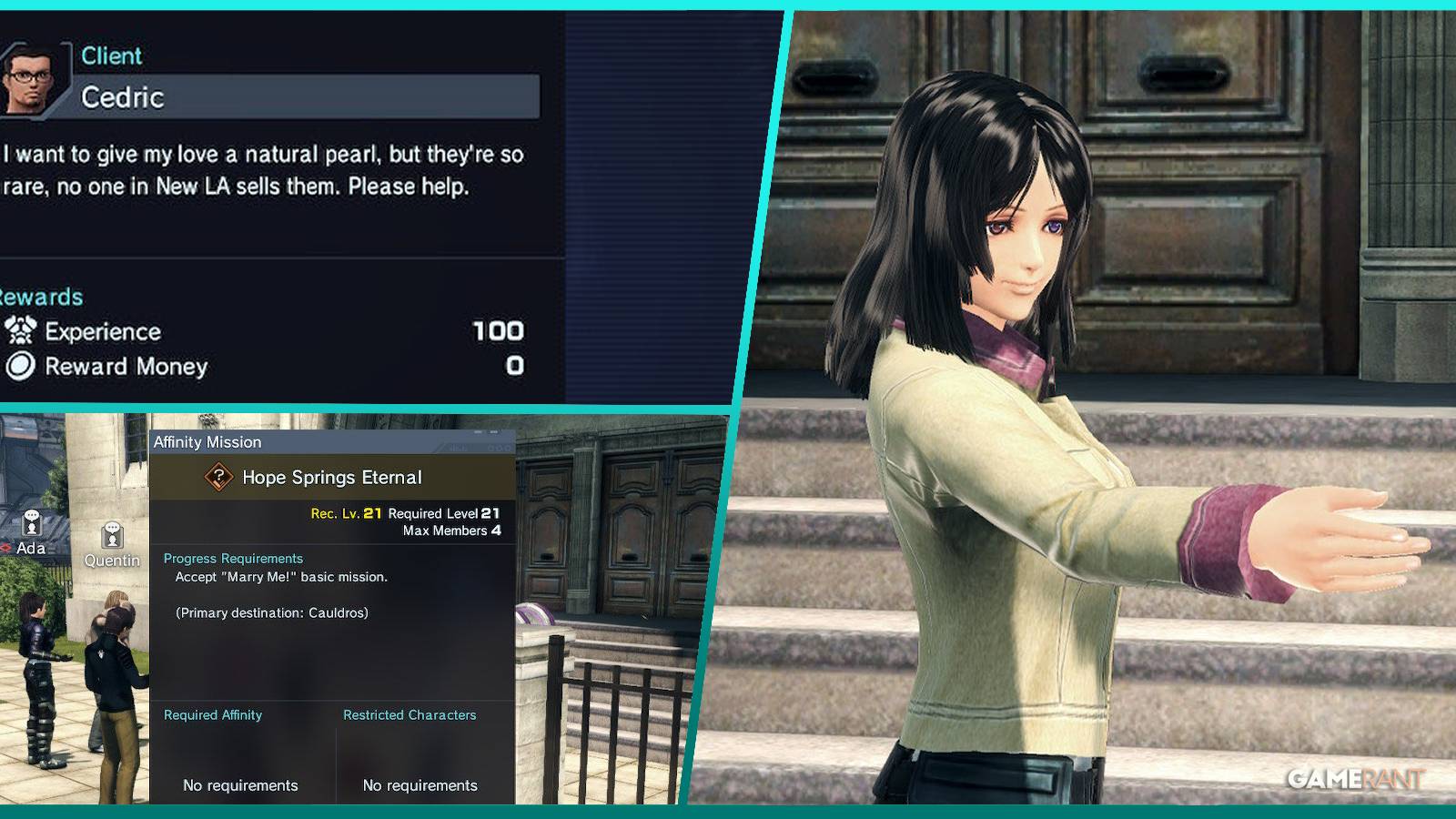This screenshot has width=1456, height=819.
Task: Switch to the Affinity Mission tab header
Action: [207, 441]
